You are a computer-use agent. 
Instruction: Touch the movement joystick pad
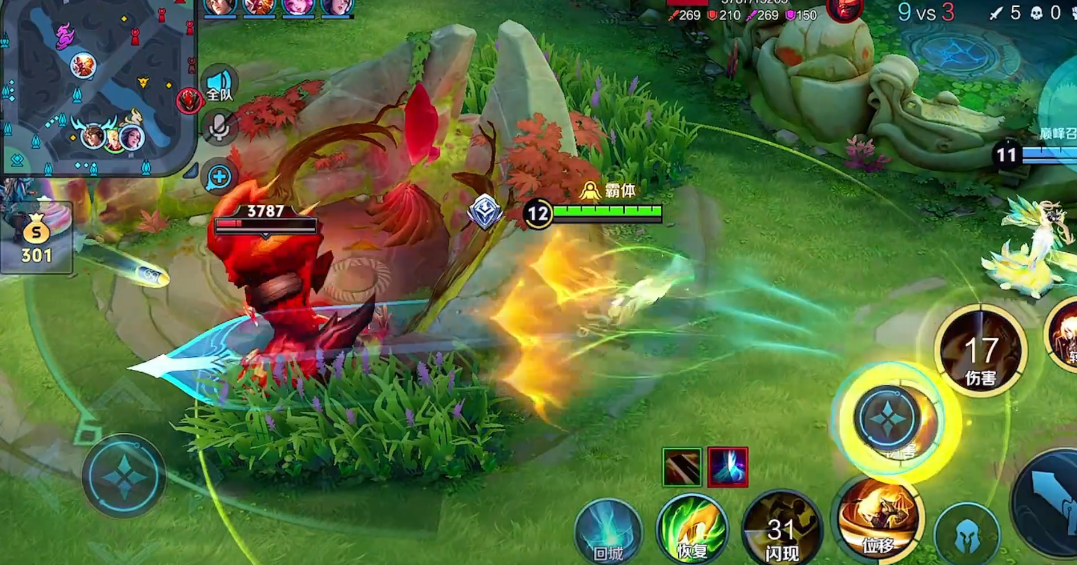click(x=123, y=475)
